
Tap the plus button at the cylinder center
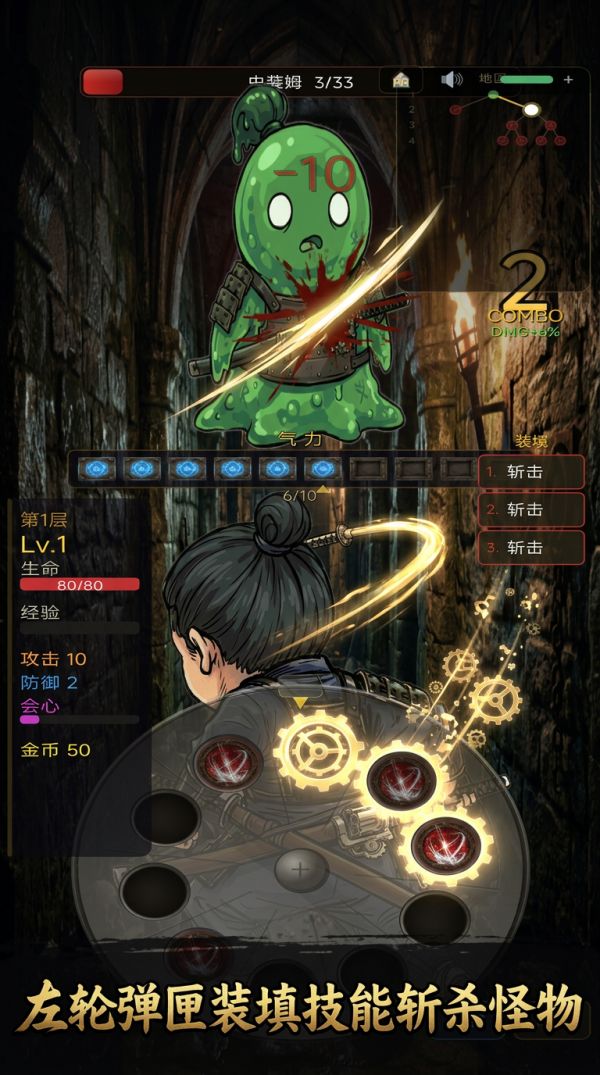[x=300, y=870]
